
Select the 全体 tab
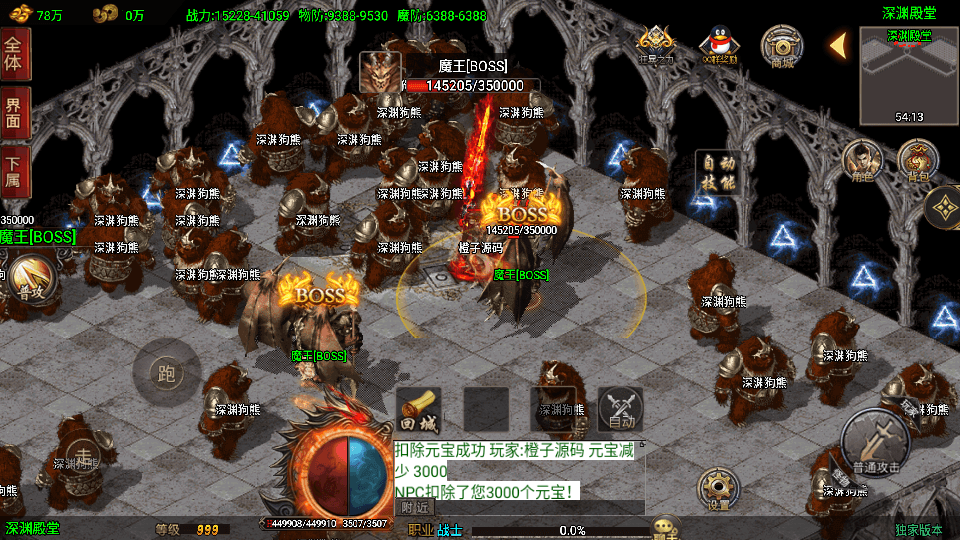[x=14, y=54]
